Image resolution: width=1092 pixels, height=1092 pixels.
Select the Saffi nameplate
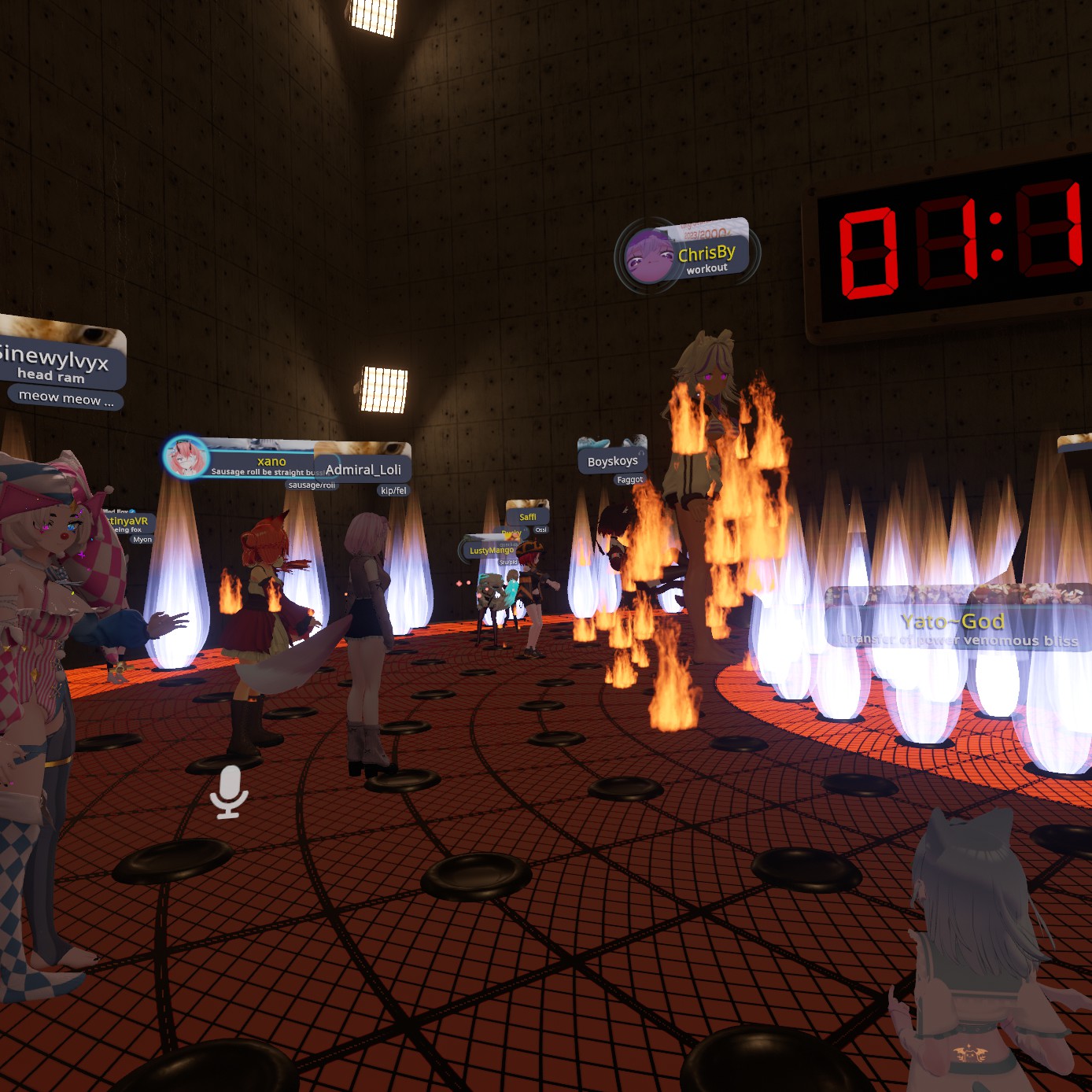pos(527,517)
